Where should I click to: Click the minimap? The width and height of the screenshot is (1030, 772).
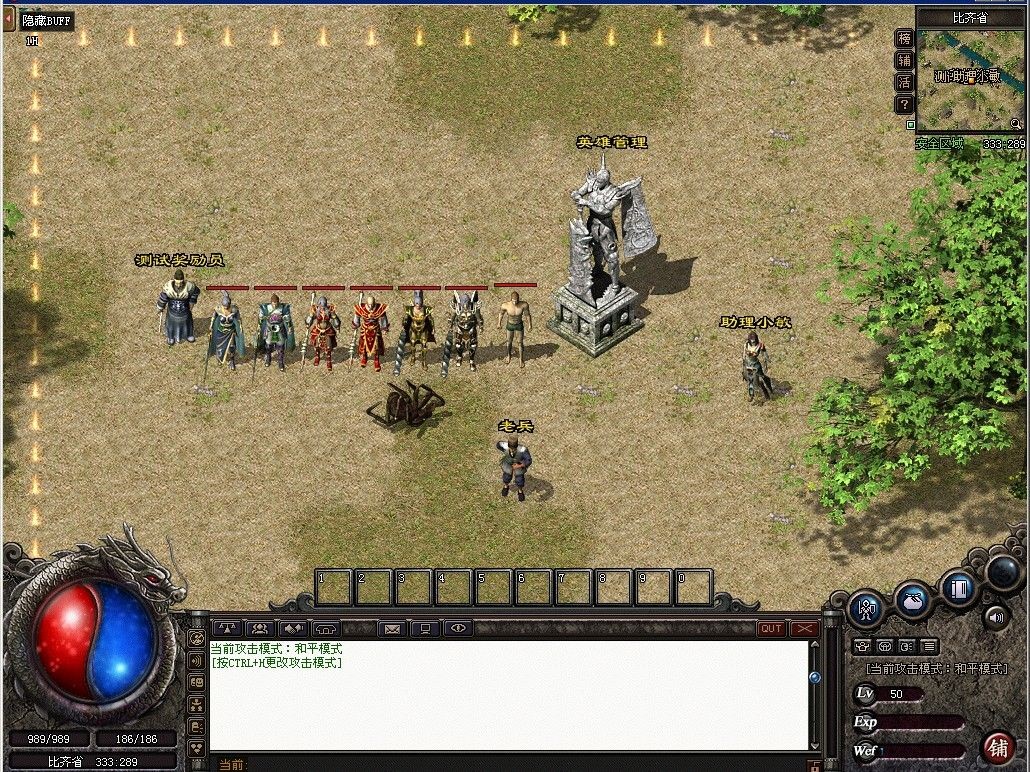(x=968, y=78)
